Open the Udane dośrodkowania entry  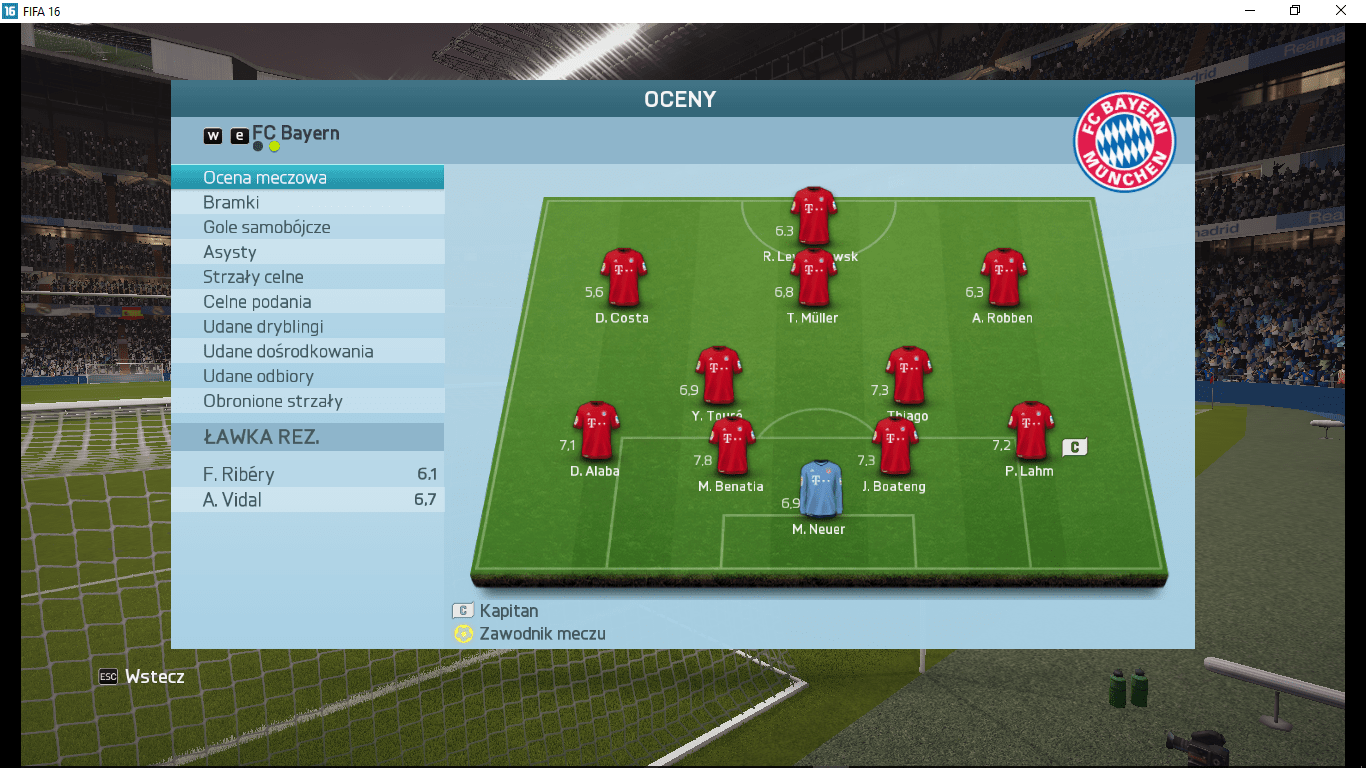pos(307,352)
